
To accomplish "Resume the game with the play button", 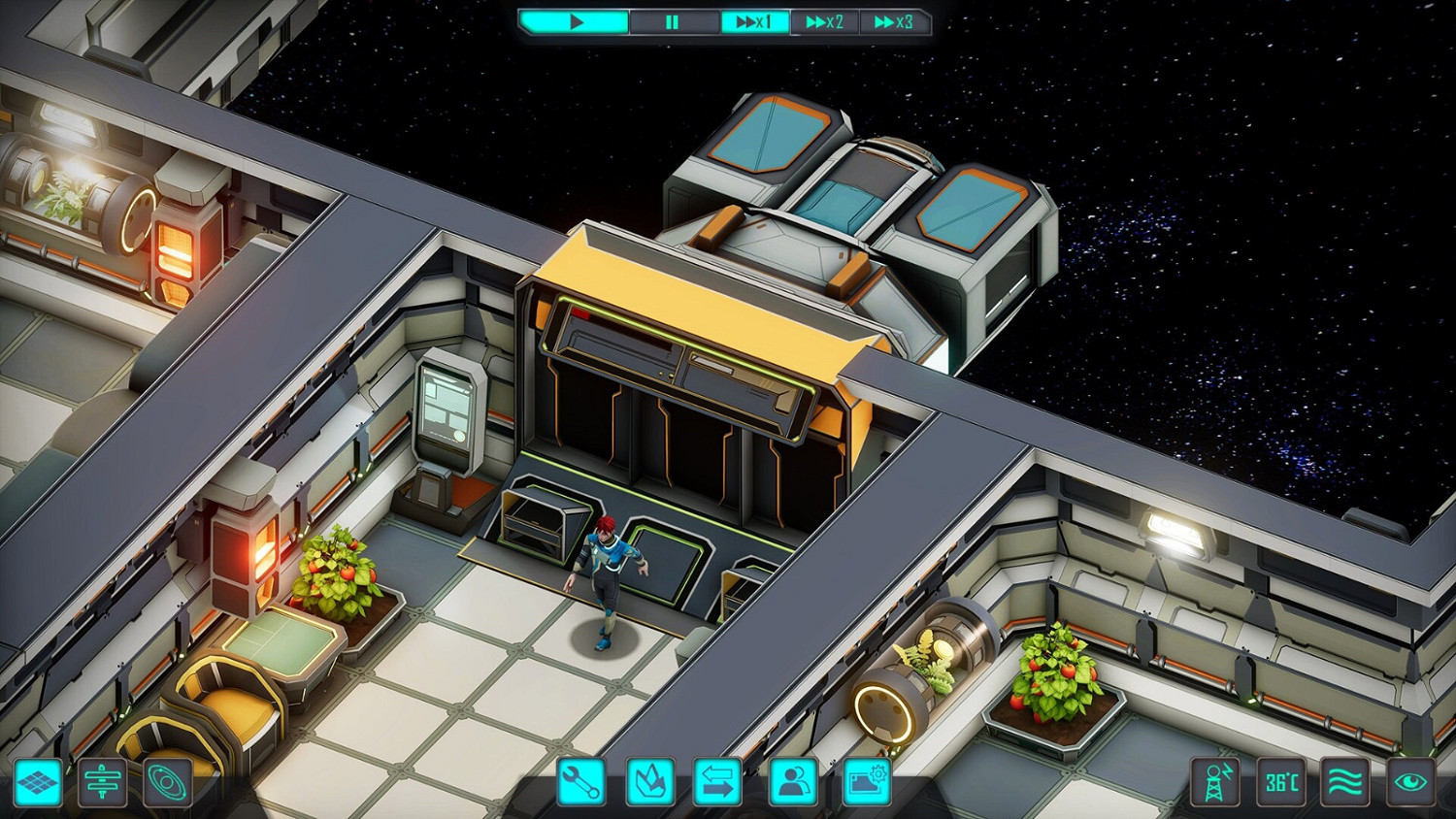I will click(575, 21).
